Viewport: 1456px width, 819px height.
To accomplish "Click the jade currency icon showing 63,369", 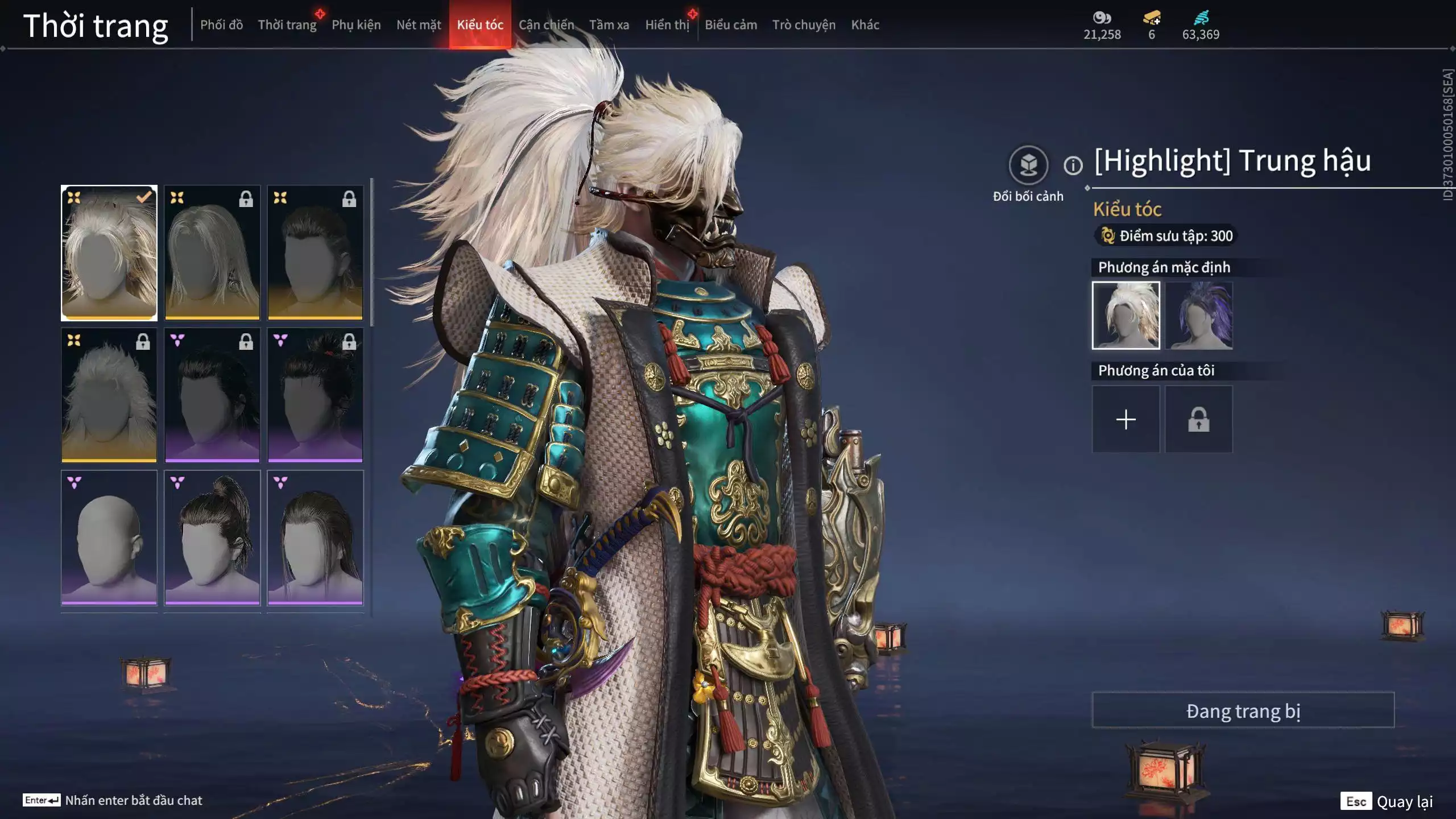I will pyautogui.click(x=1200, y=18).
